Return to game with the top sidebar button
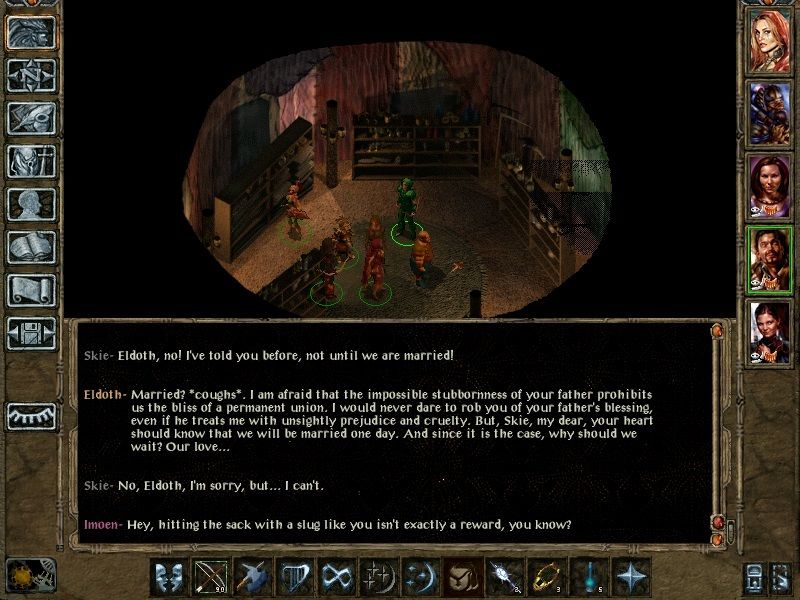Viewport: 800px width, 600px height. [30, 33]
